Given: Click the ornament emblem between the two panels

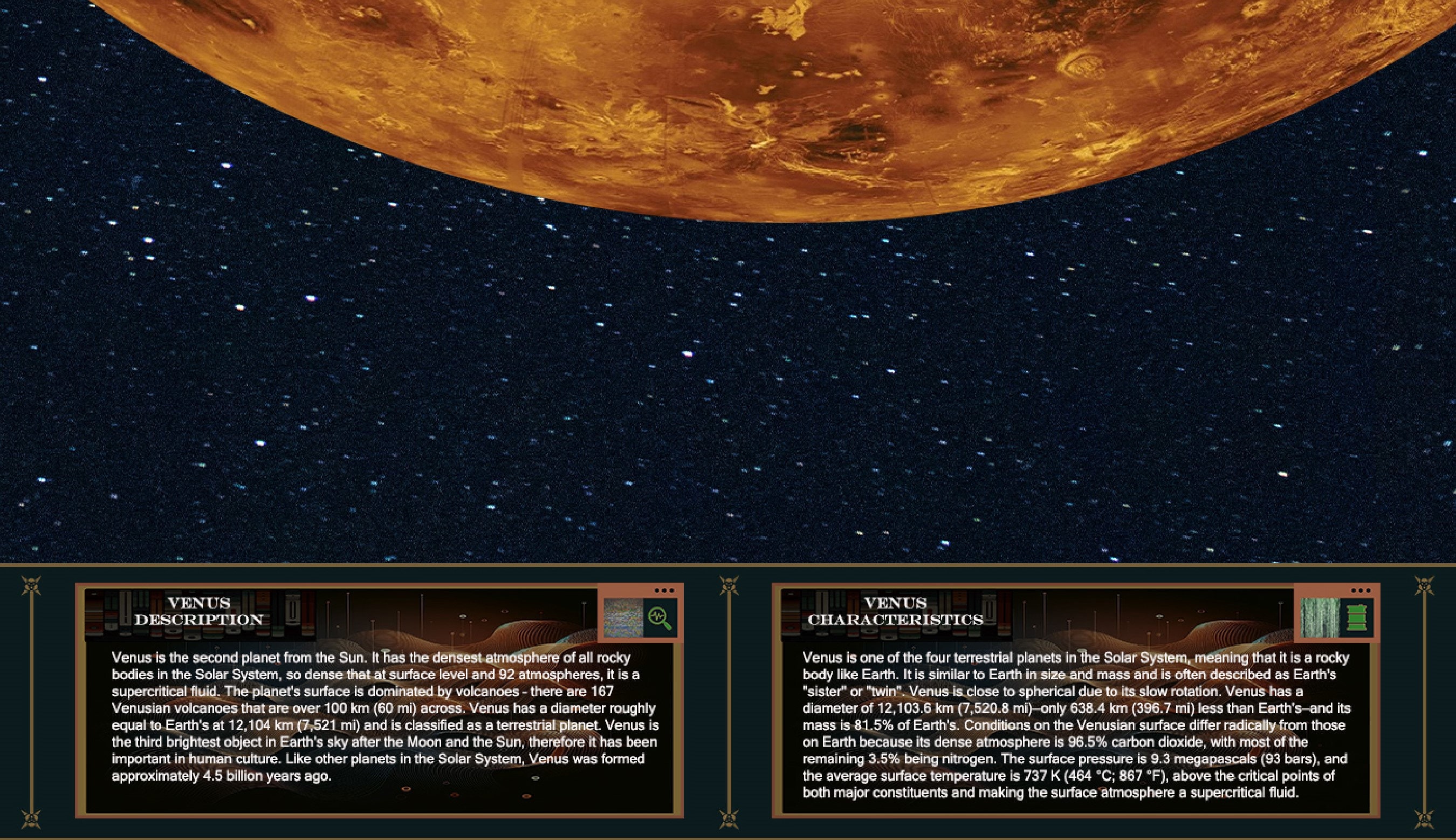Looking at the screenshot, I should 729,585.
